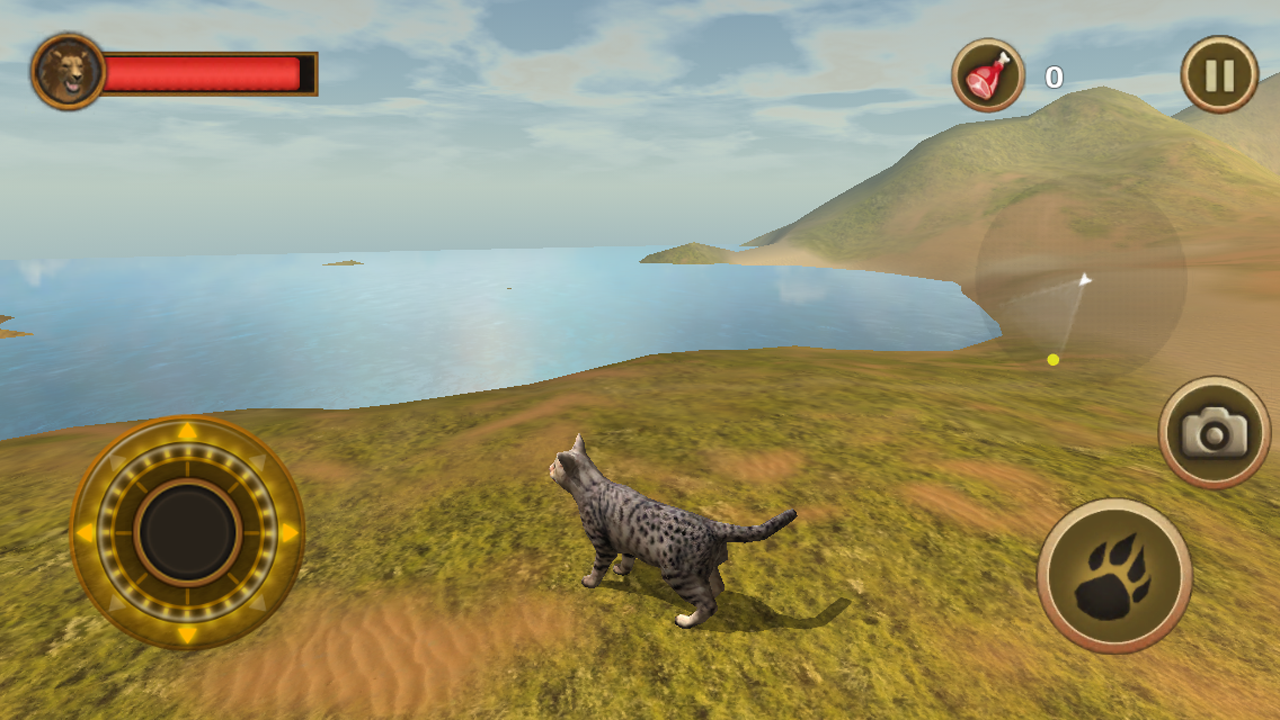This screenshot has height=720, width=1280.
Task: Tap the joystick's upper-right white diagonal arrow
Action: click(x=256, y=462)
